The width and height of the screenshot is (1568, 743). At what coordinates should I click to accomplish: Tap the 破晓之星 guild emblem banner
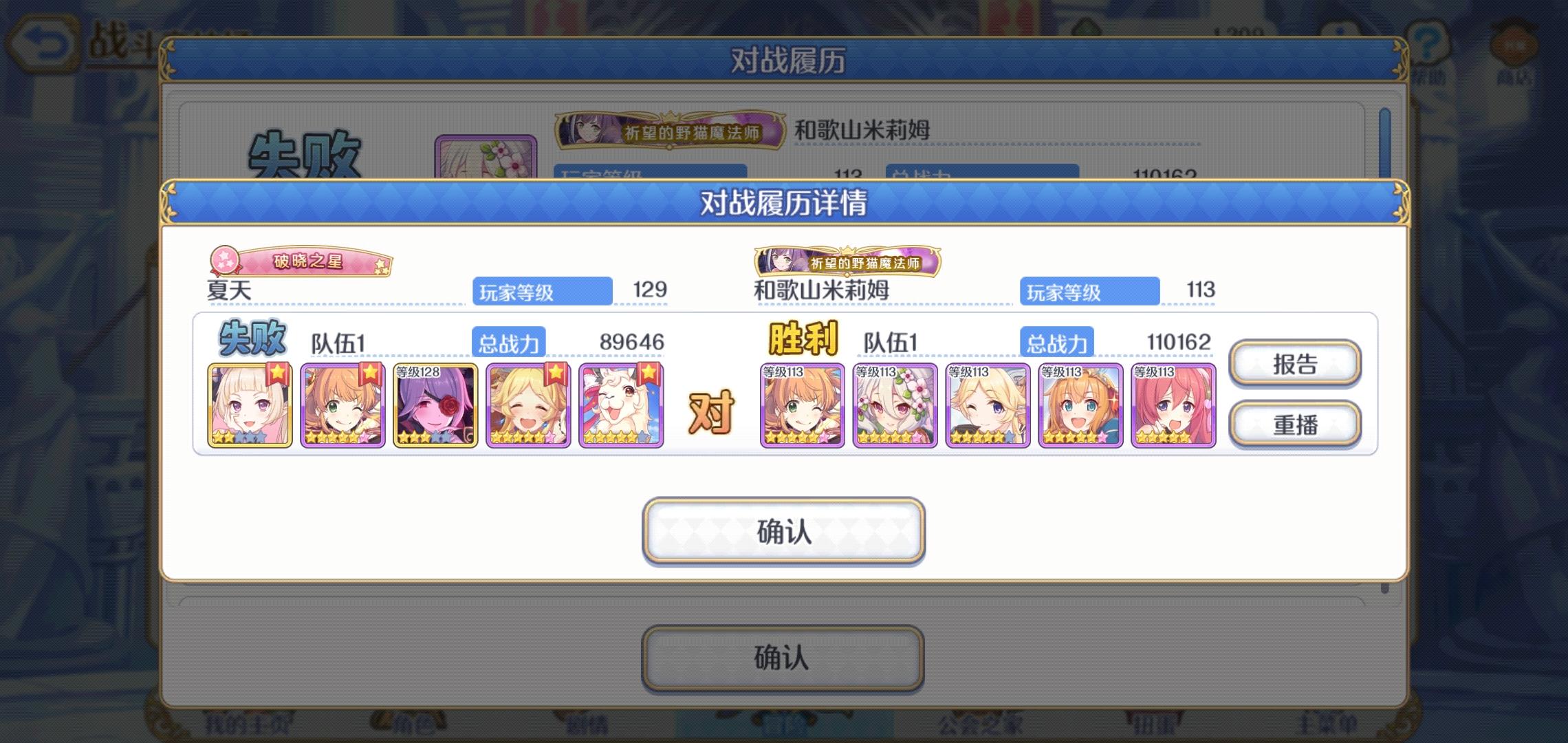[x=303, y=260]
